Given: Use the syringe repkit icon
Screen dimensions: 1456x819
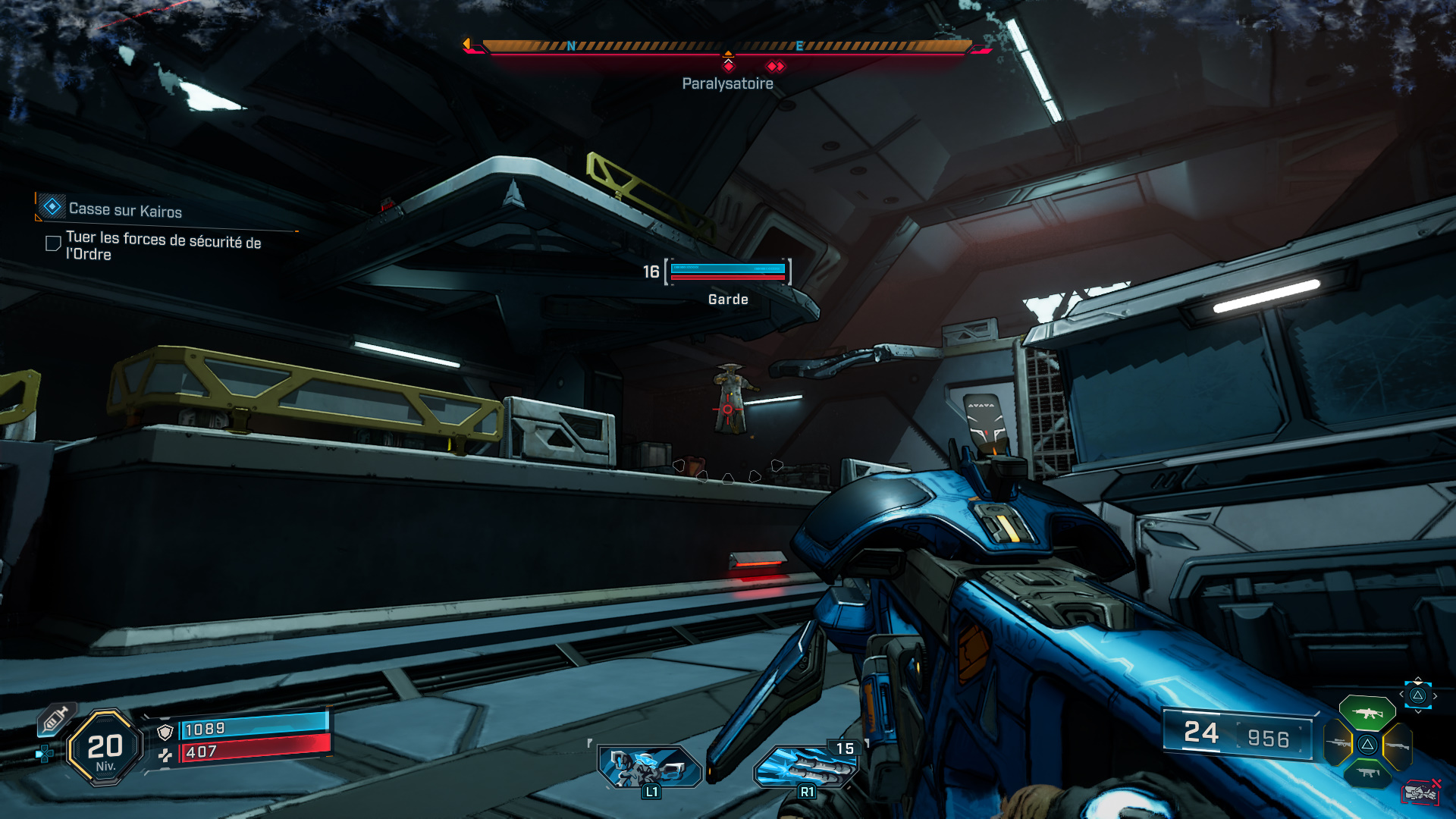Looking at the screenshot, I should pyautogui.click(x=55, y=719).
